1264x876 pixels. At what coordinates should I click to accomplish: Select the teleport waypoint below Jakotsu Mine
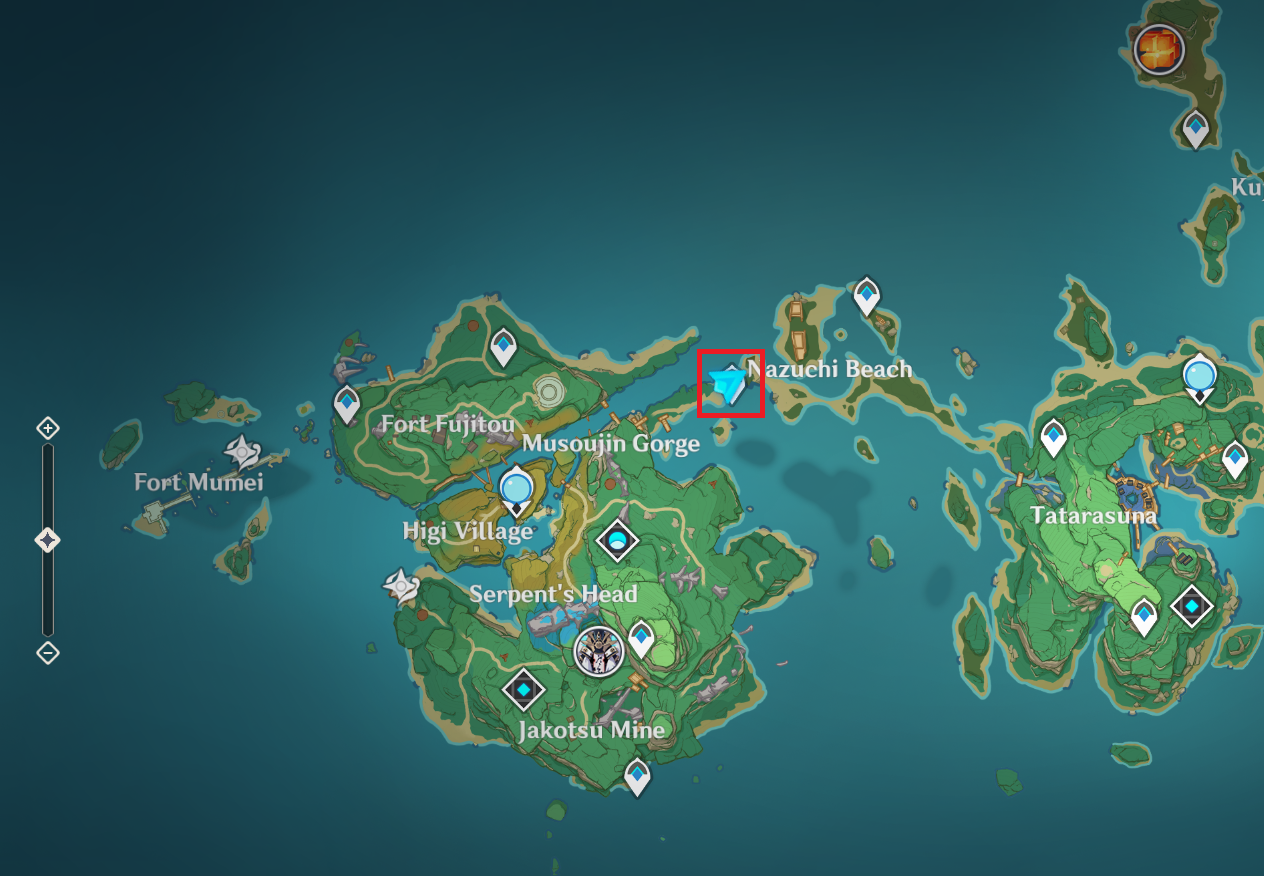click(637, 775)
